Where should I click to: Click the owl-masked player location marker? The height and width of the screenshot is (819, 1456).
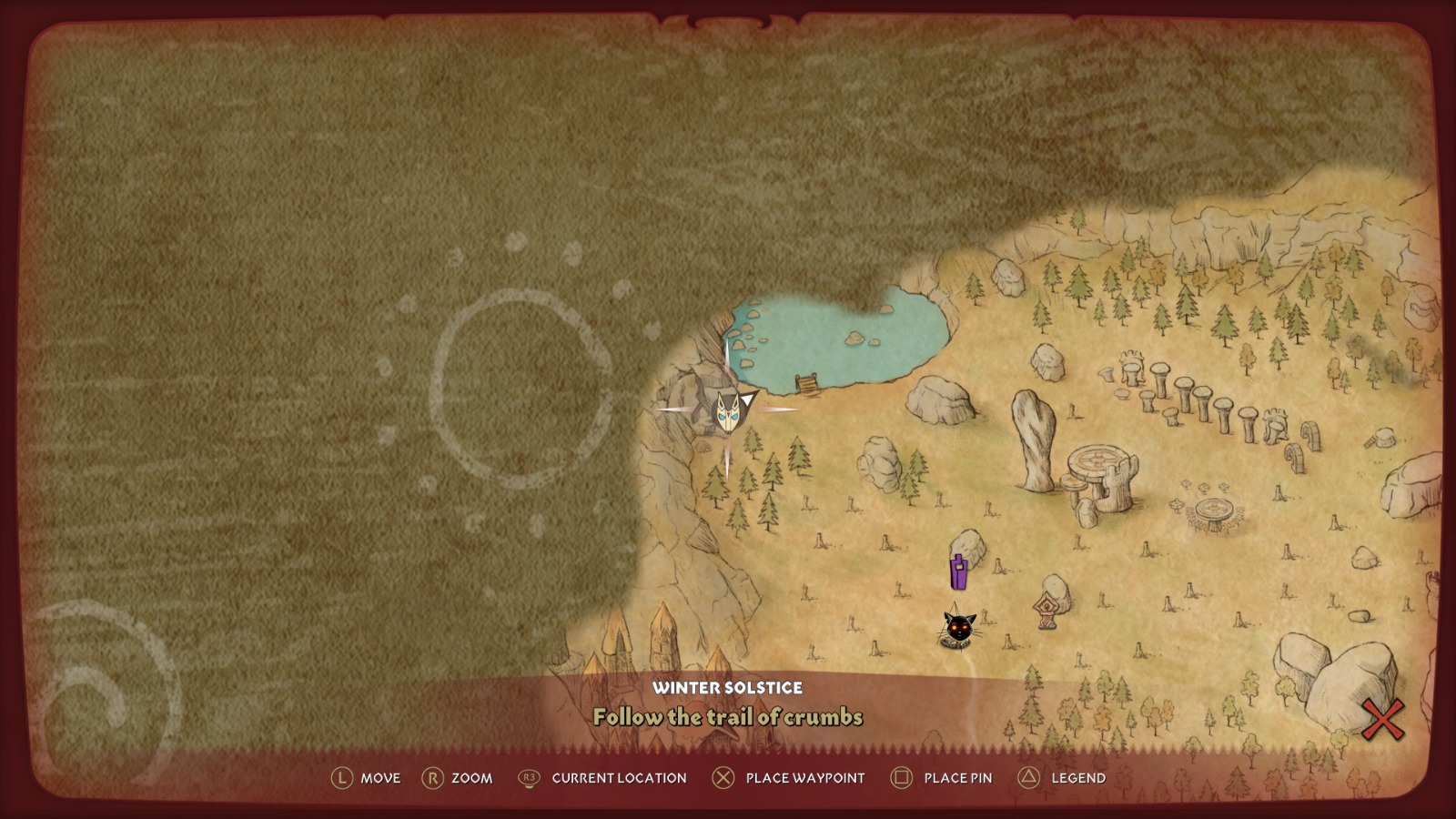coord(727,412)
